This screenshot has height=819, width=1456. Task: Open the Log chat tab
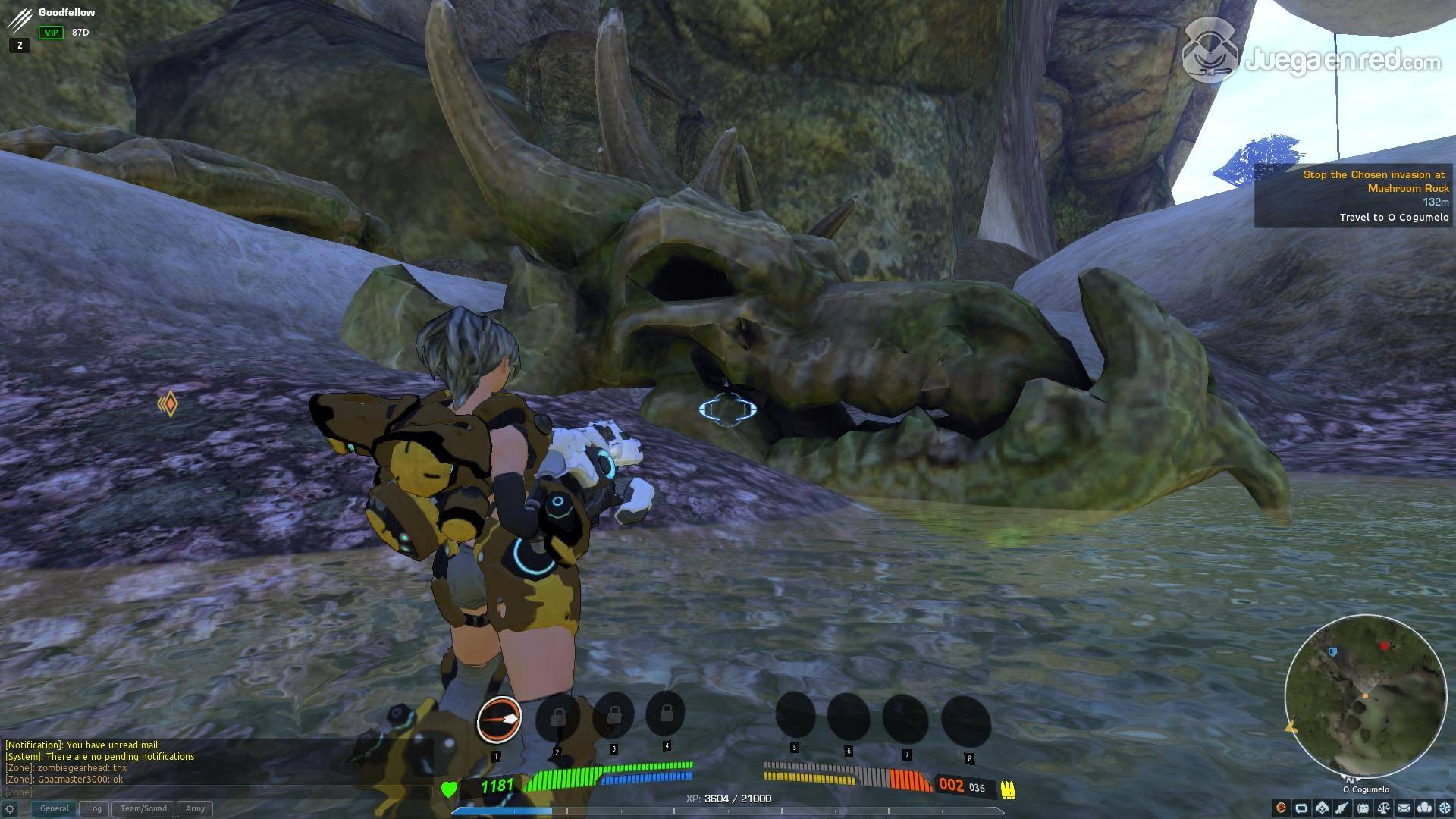point(95,808)
